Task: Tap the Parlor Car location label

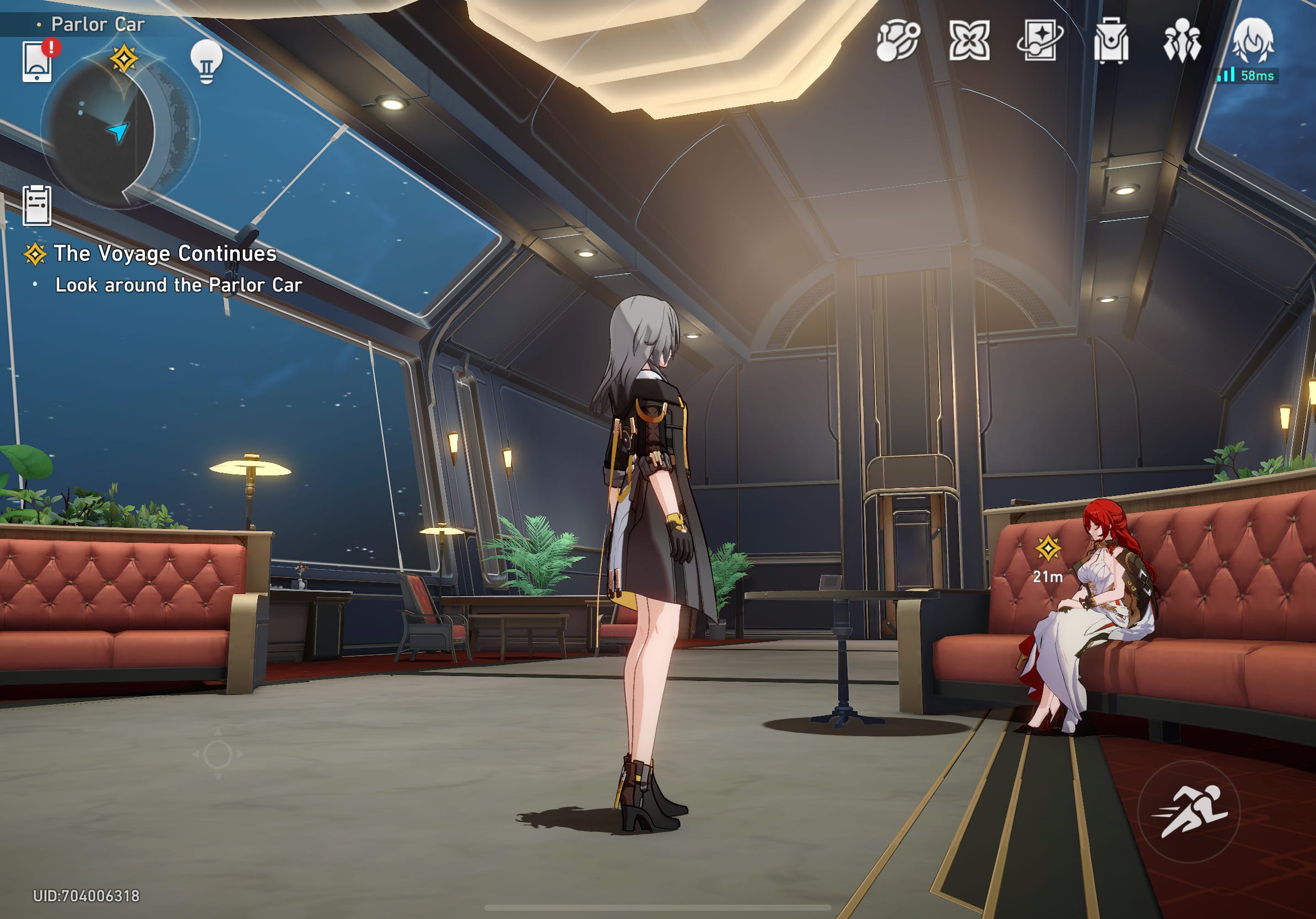Action: [x=99, y=24]
